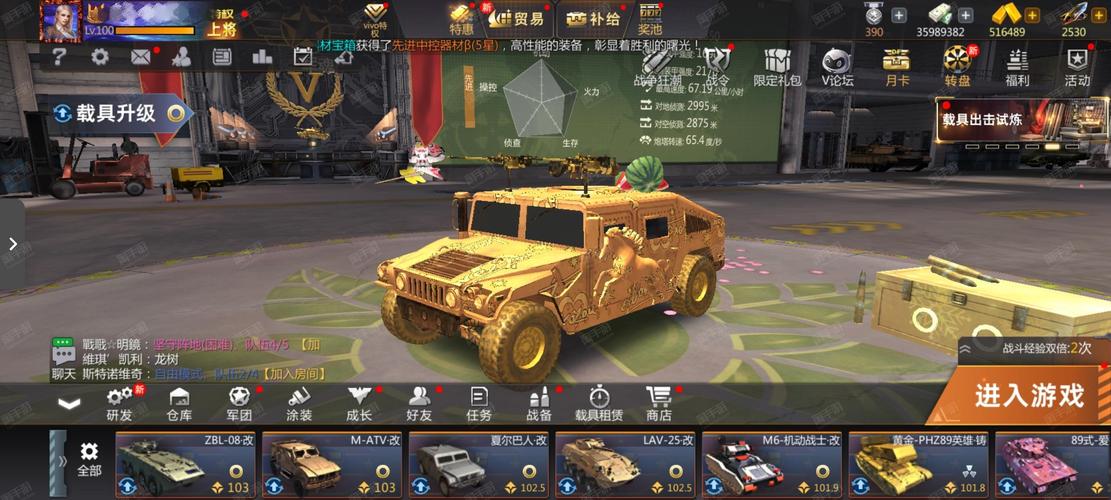Open the 涂装 paint menu
1111x500 pixels.
[x=299, y=403]
